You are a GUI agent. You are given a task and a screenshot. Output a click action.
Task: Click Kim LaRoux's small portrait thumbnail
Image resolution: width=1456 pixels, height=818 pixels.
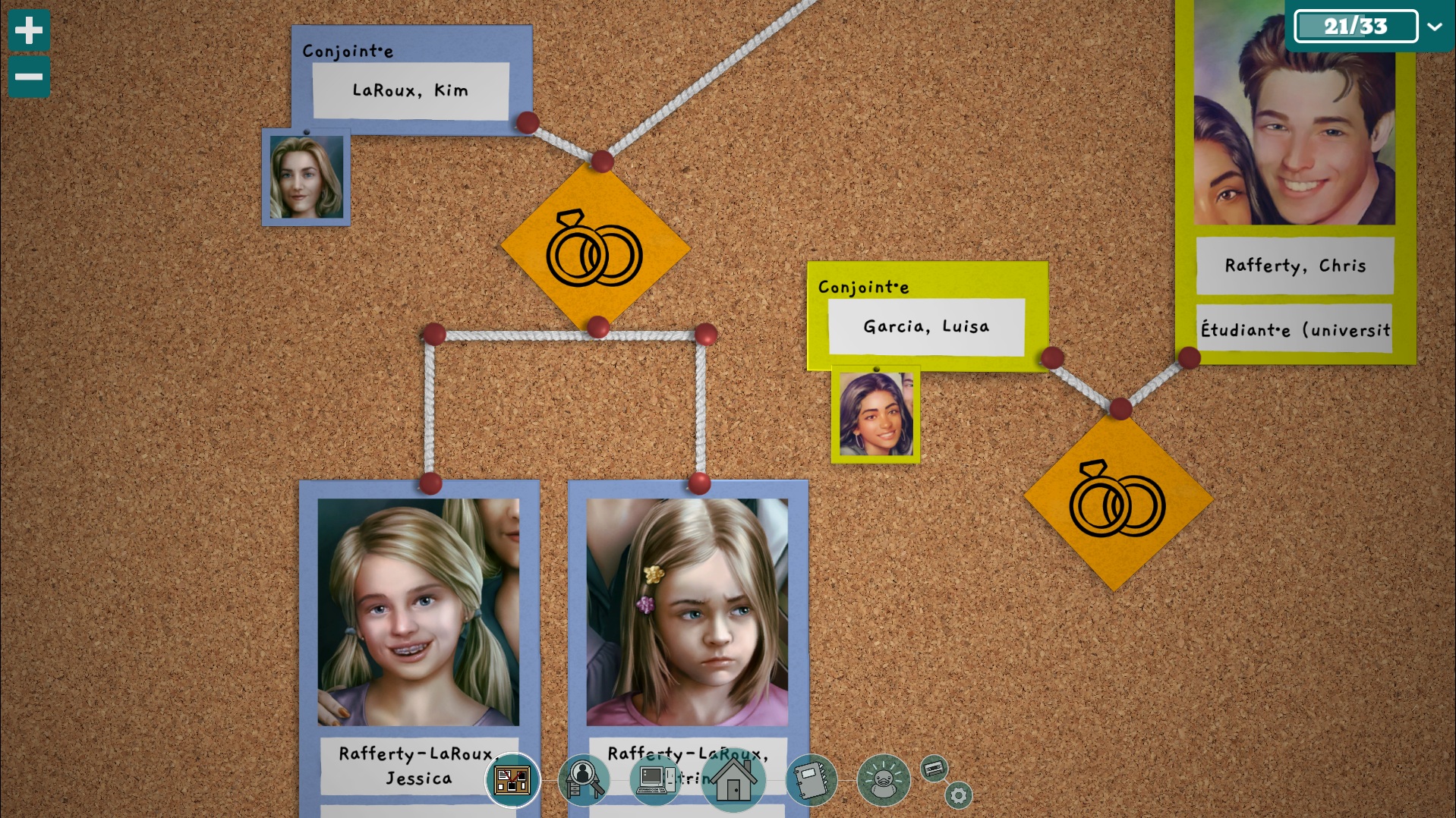[306, 178]
